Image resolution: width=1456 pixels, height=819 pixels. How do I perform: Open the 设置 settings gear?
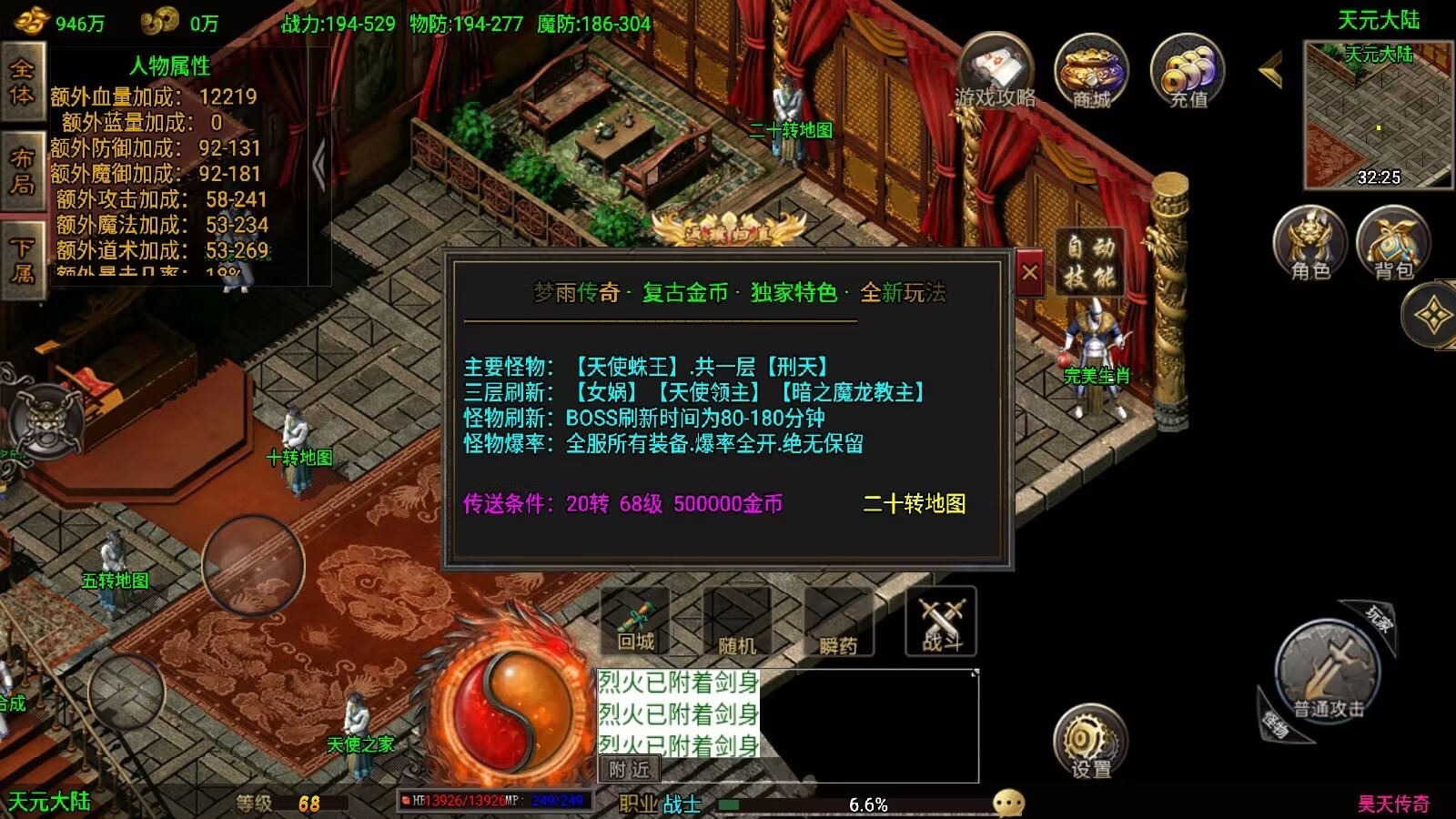tap(1090, 741)
